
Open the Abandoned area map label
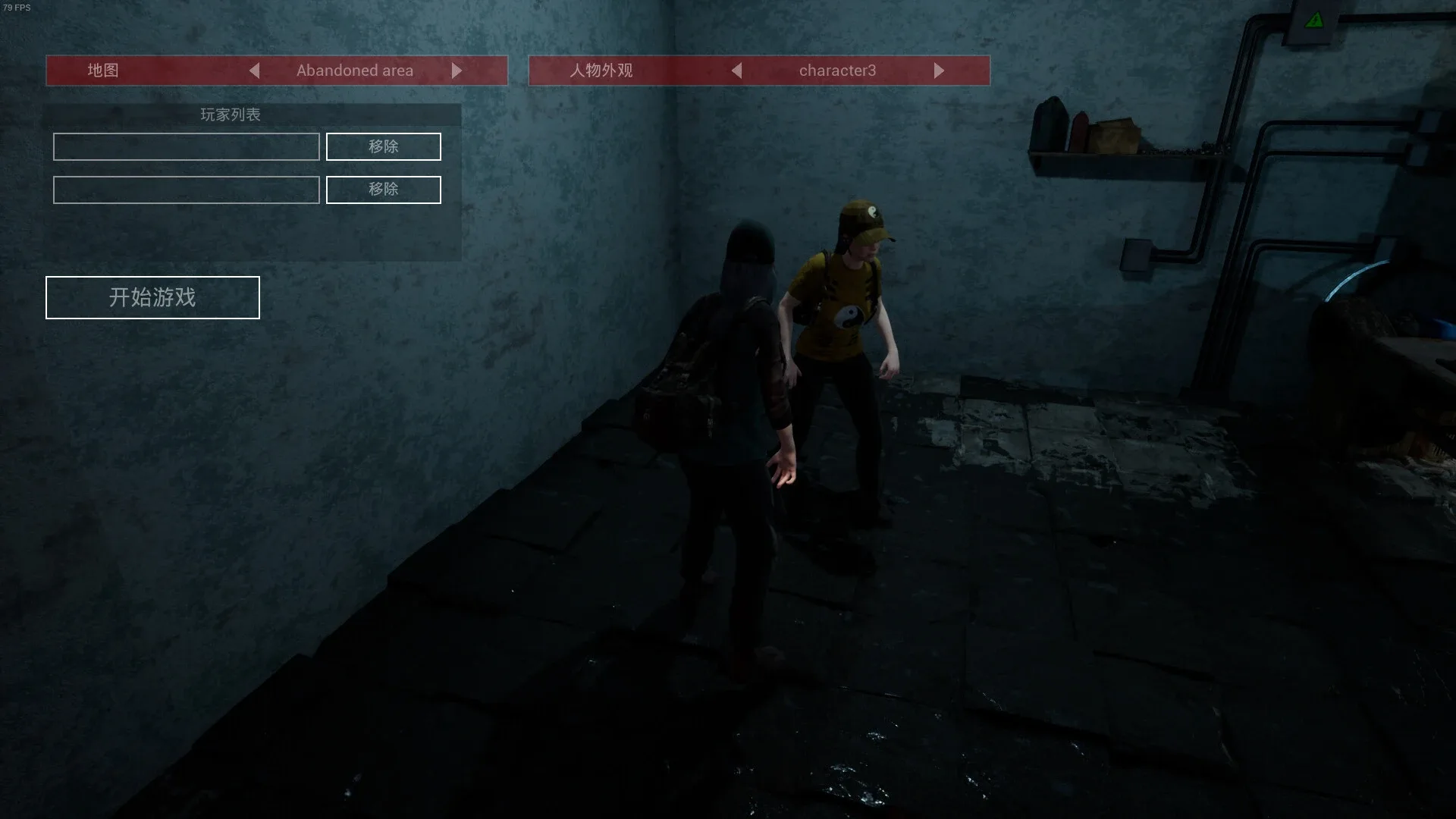pos(355,71)
